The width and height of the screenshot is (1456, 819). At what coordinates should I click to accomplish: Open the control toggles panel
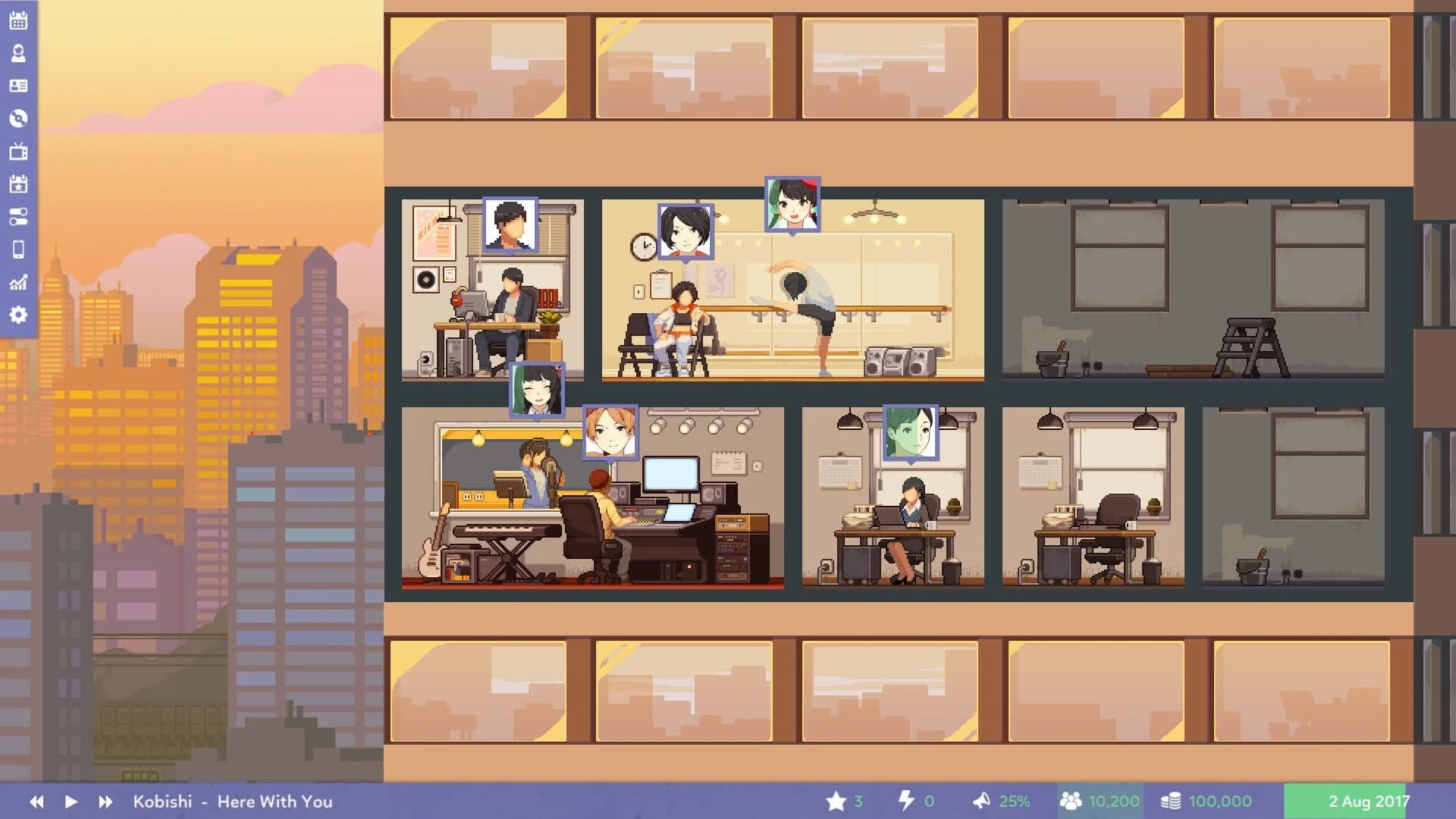18,216
